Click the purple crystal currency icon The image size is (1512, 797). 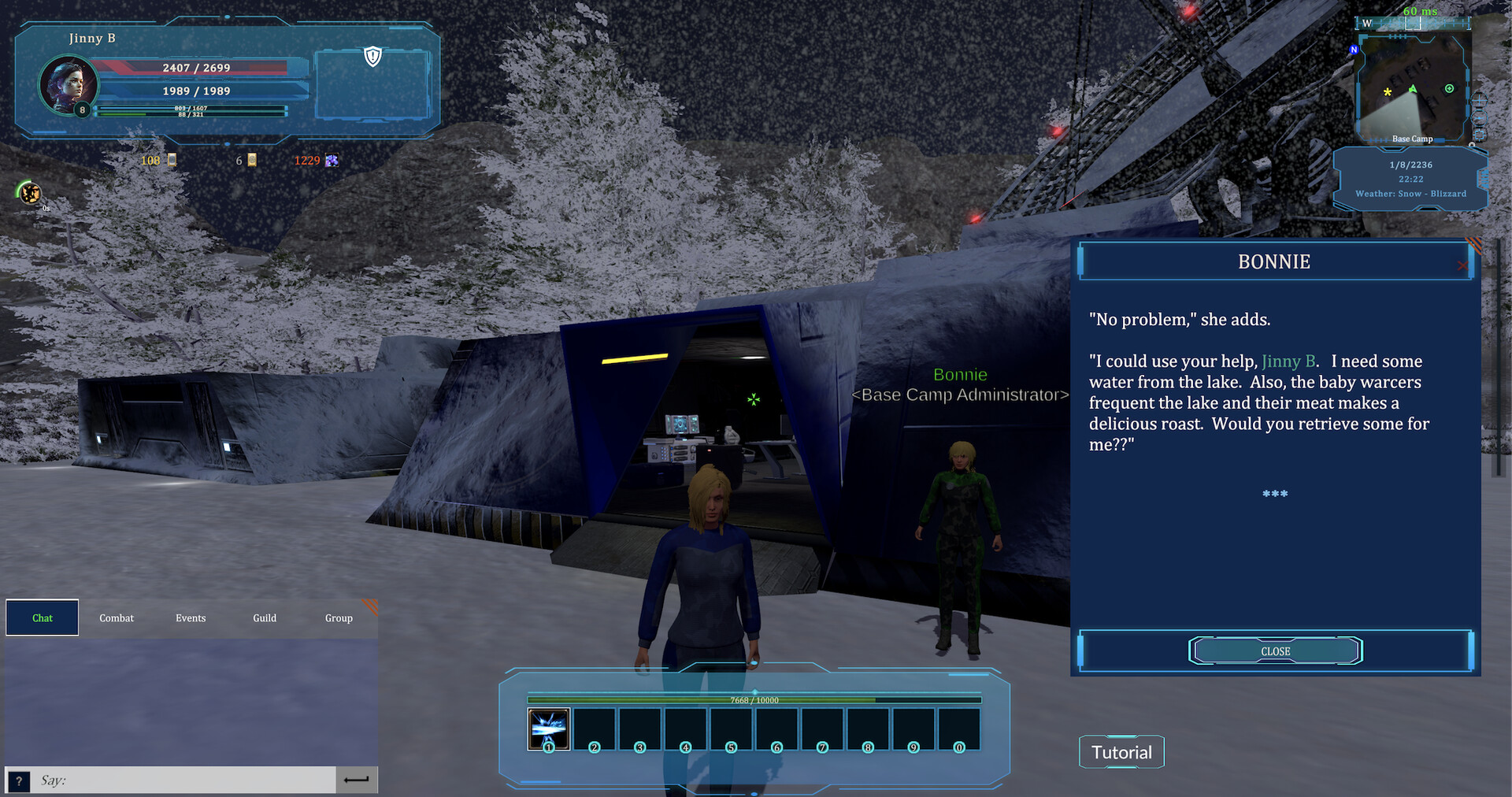click(332, 161)
